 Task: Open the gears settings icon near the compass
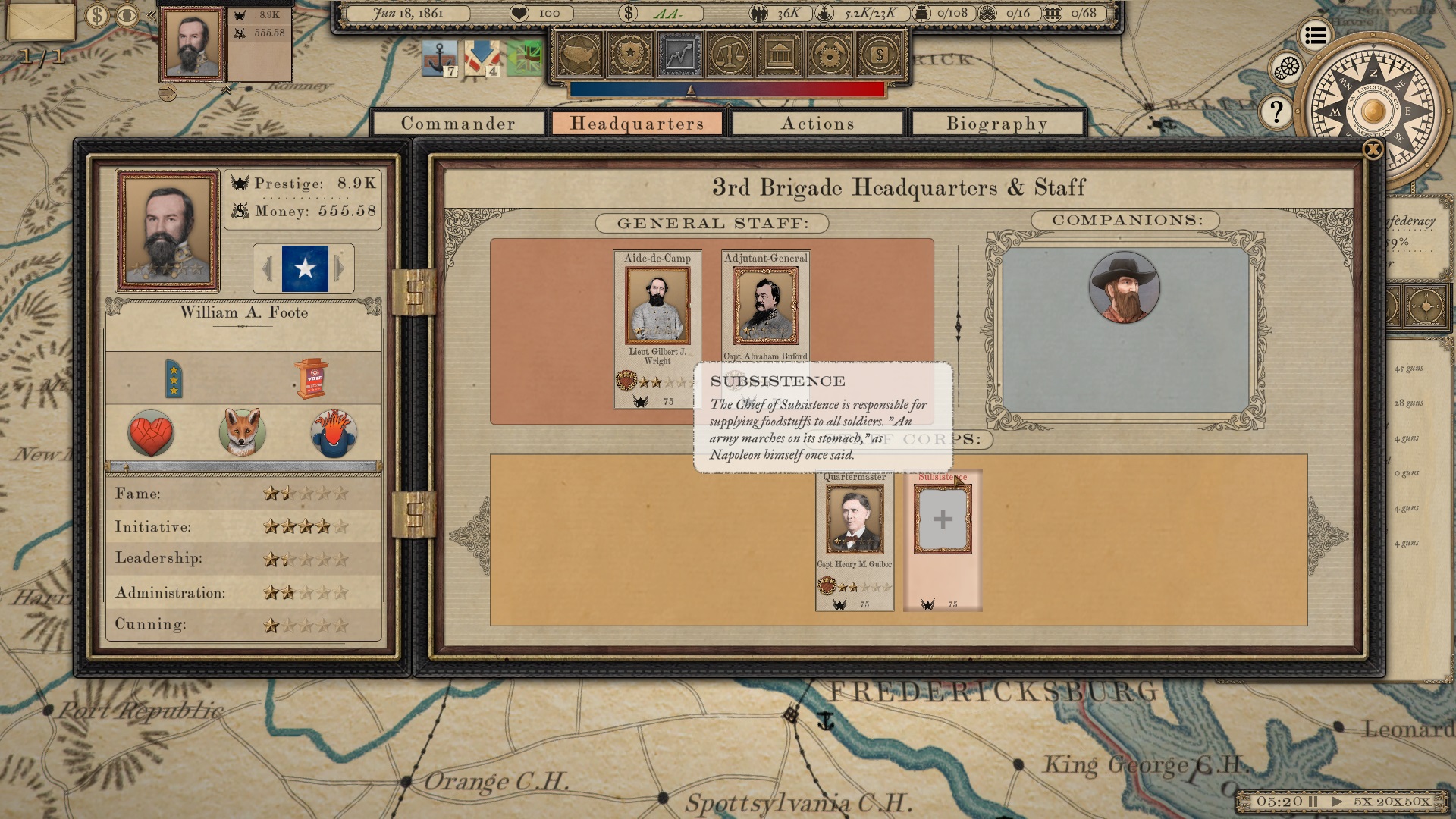(1288, 66)
